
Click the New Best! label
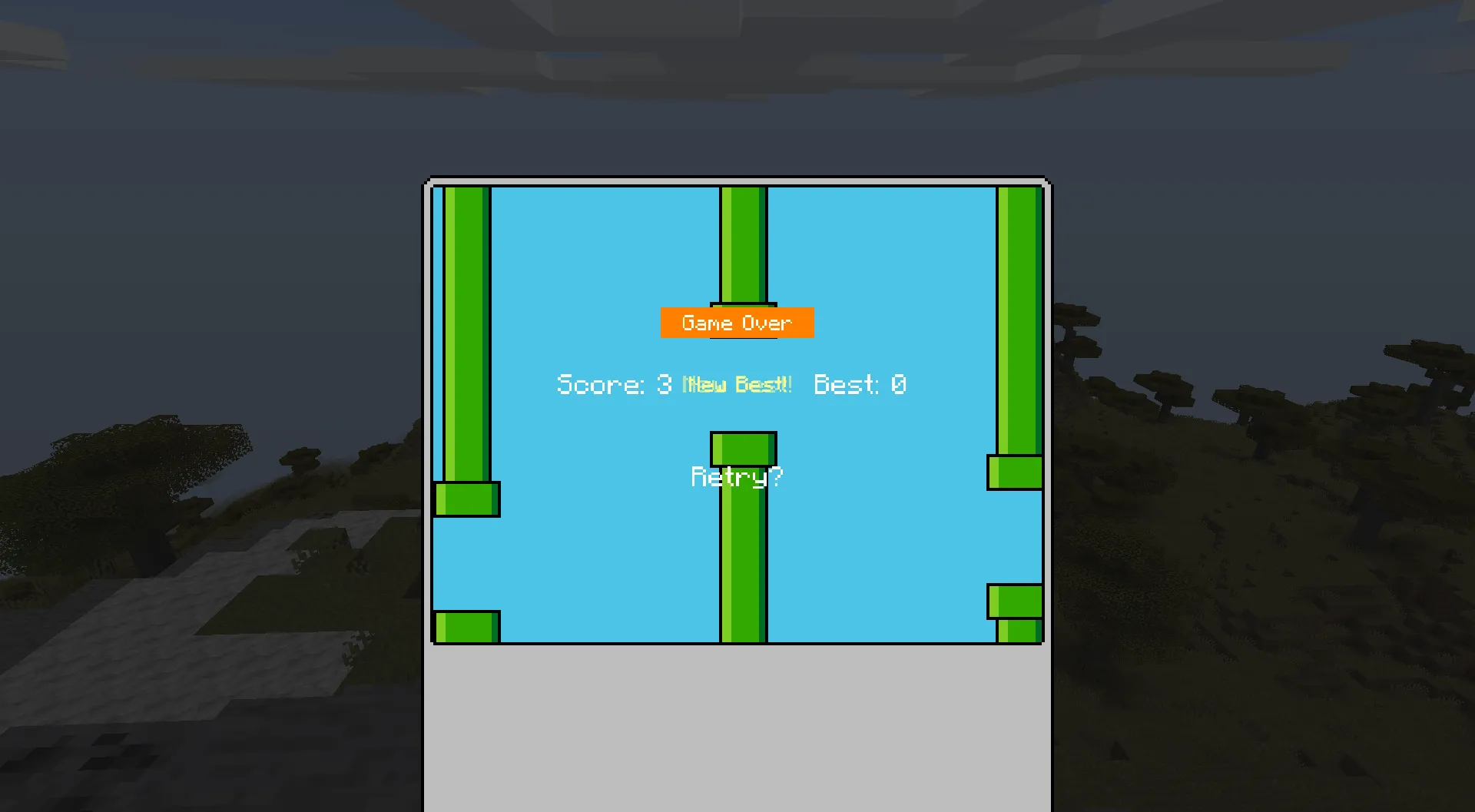tap(736, 384)
